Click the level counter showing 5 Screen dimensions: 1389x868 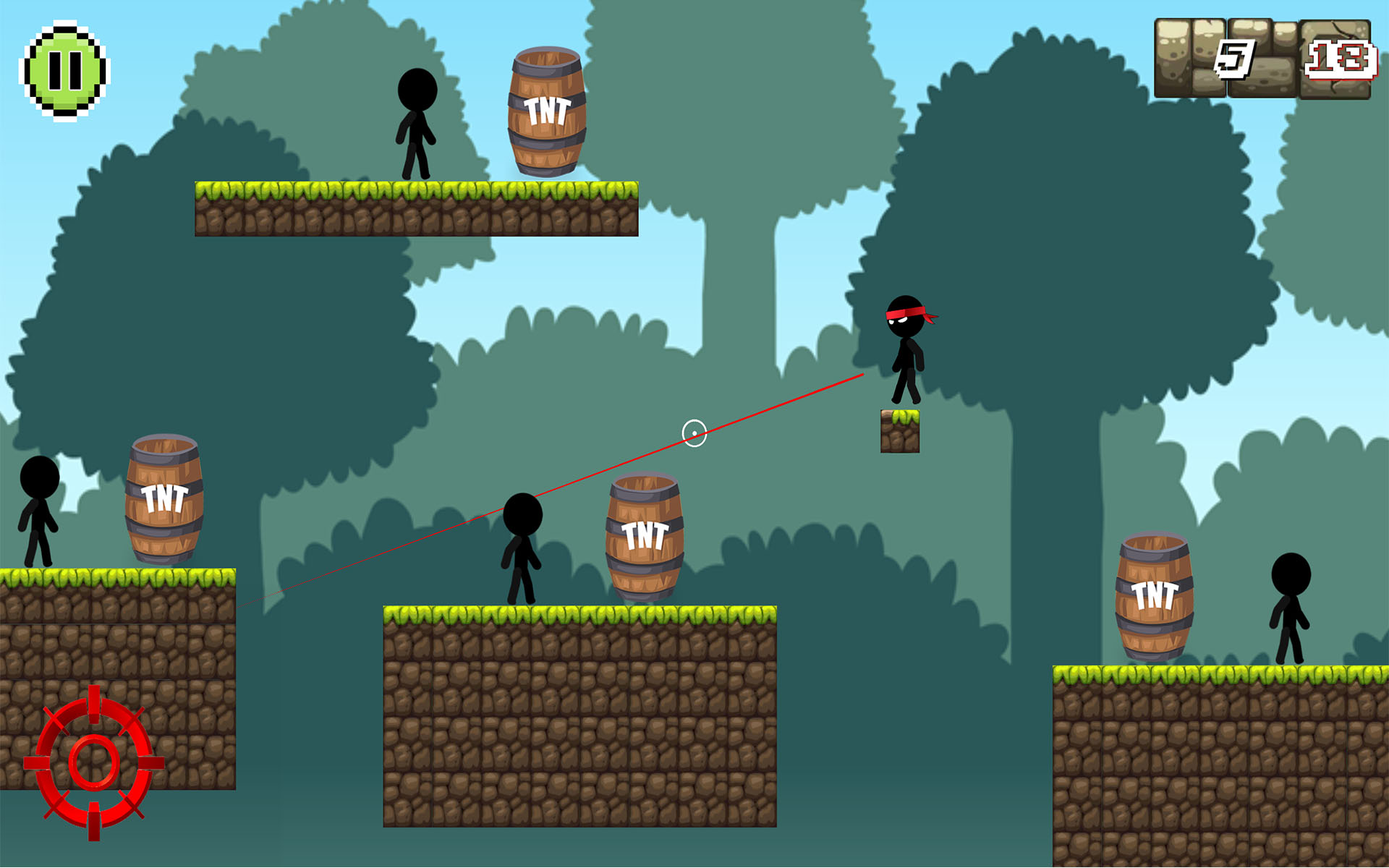tap(1233, 58)
